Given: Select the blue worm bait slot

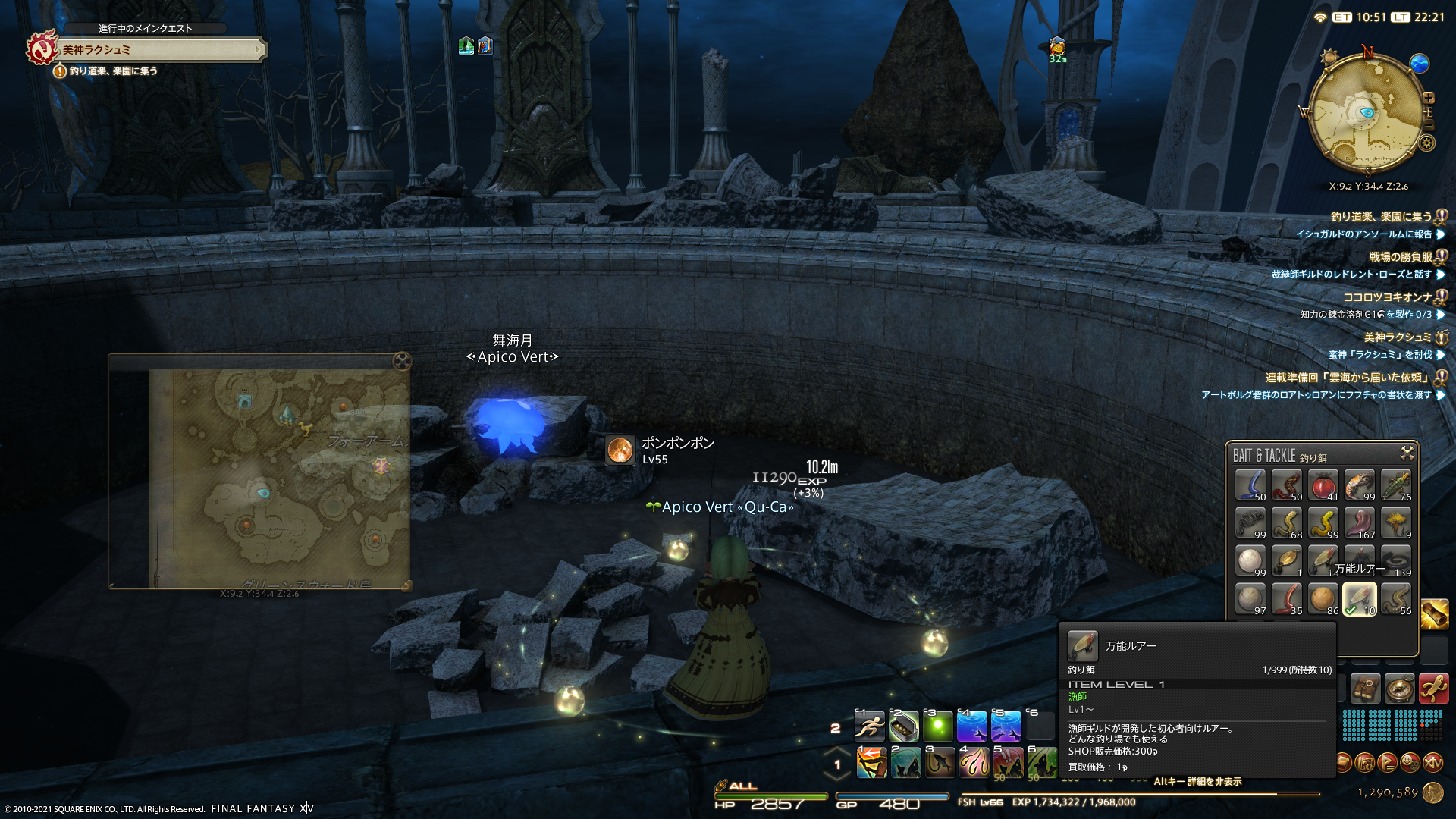Looking at the screenshot, I should 1250,485.
